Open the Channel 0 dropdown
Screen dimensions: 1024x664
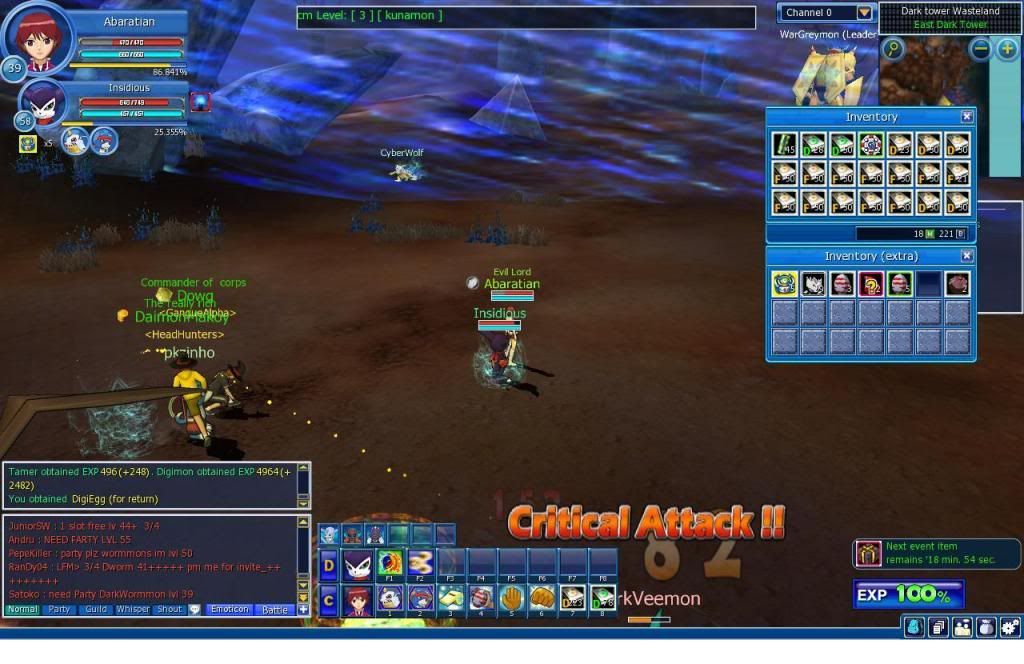point(864,13)
